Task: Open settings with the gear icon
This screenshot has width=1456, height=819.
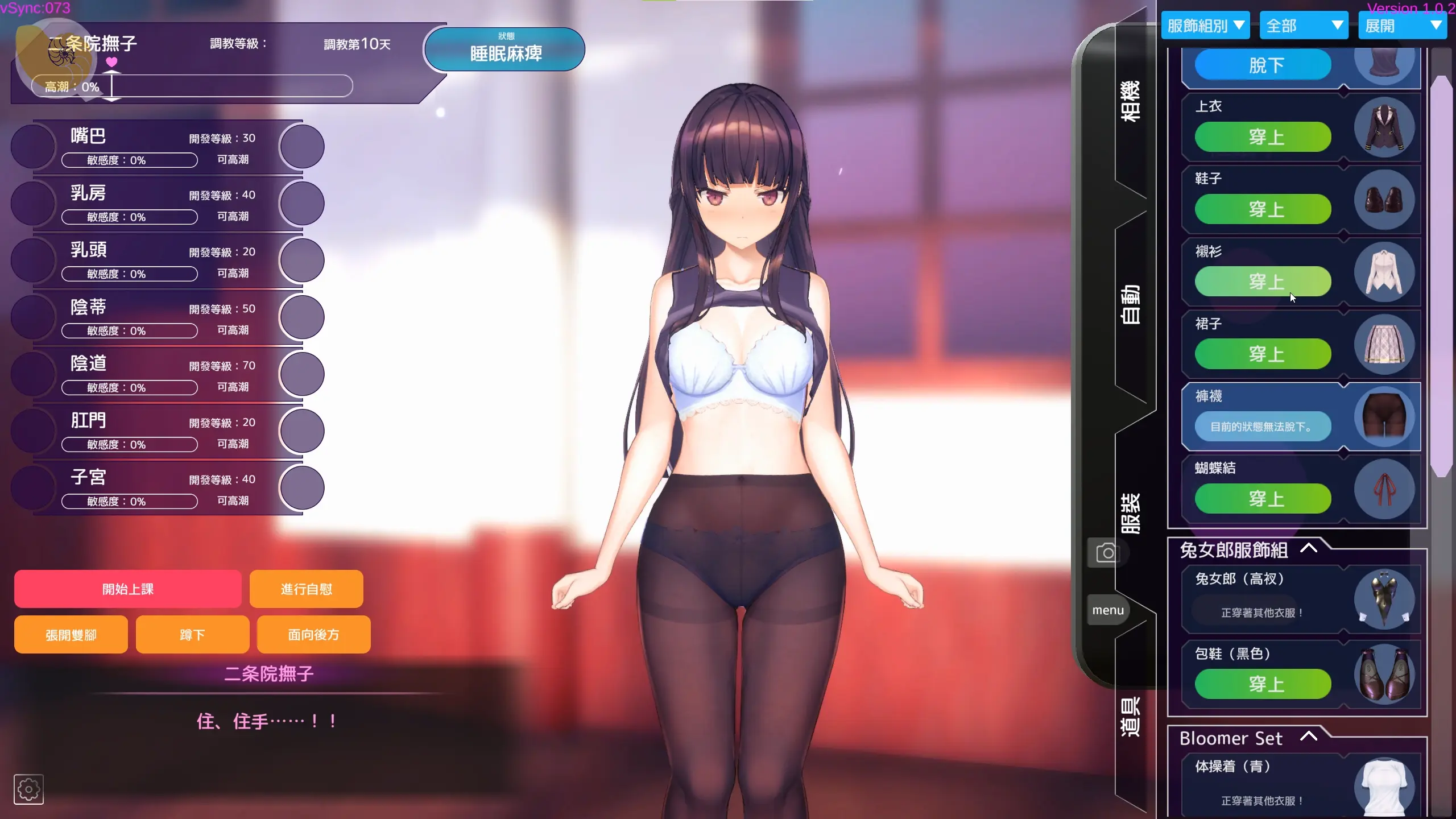Action: point(28,789)
